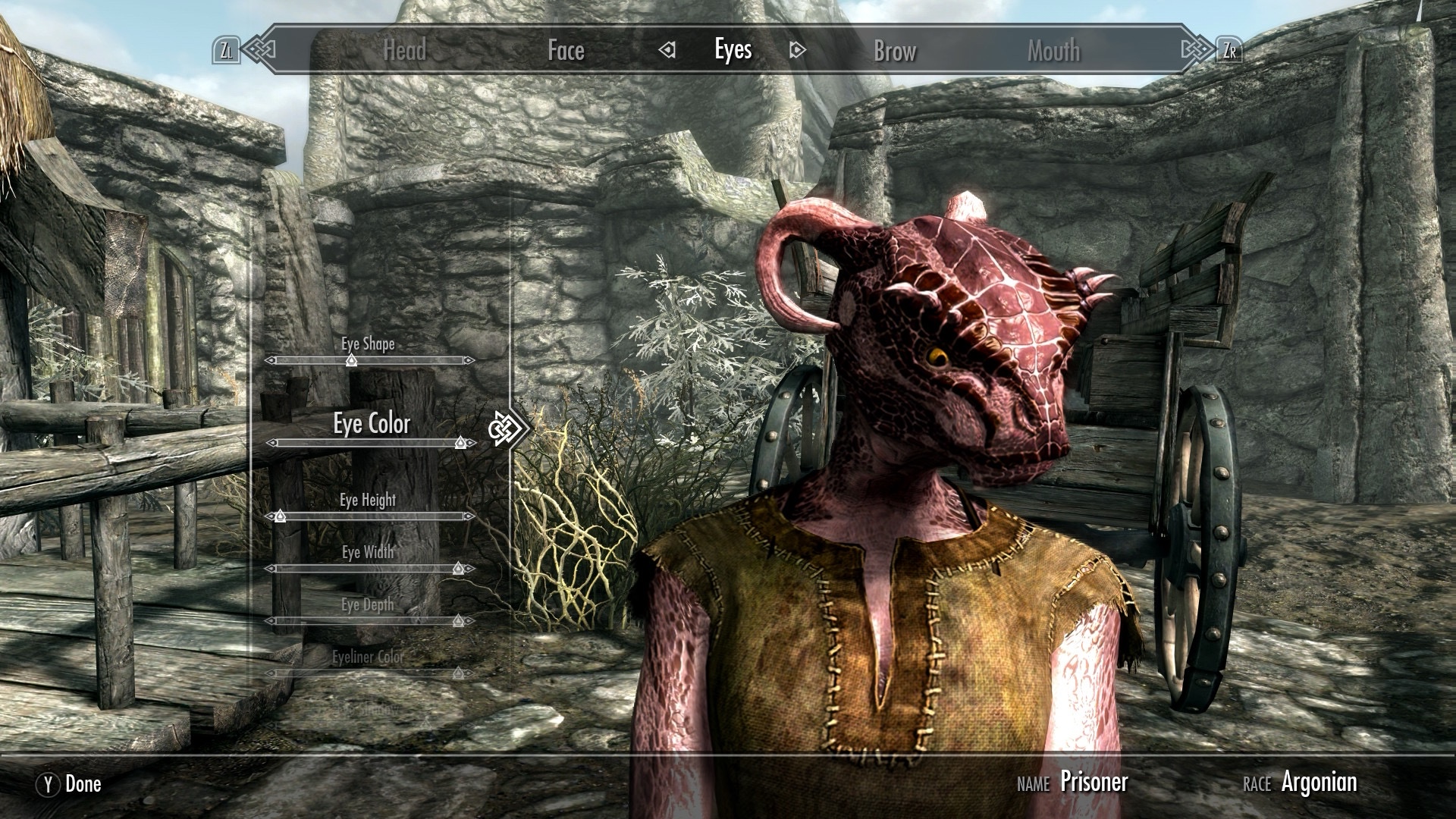This screenshot has width=1456, height=819.
Task: Click the left arrow beside Eyes
Action: pos(667,50)
